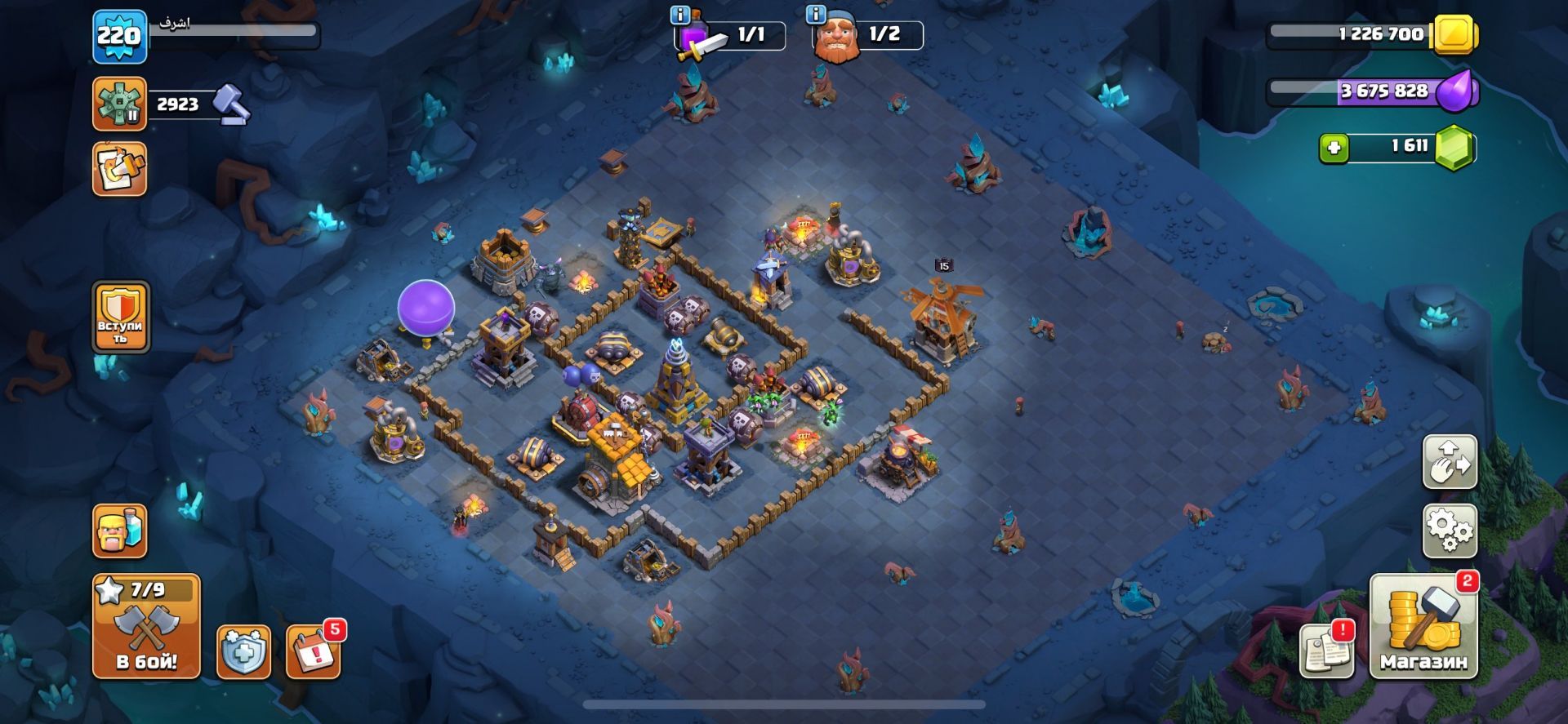1568x724 pixels.
Task: Open the settings gears button
Action: coord(1450,531)
